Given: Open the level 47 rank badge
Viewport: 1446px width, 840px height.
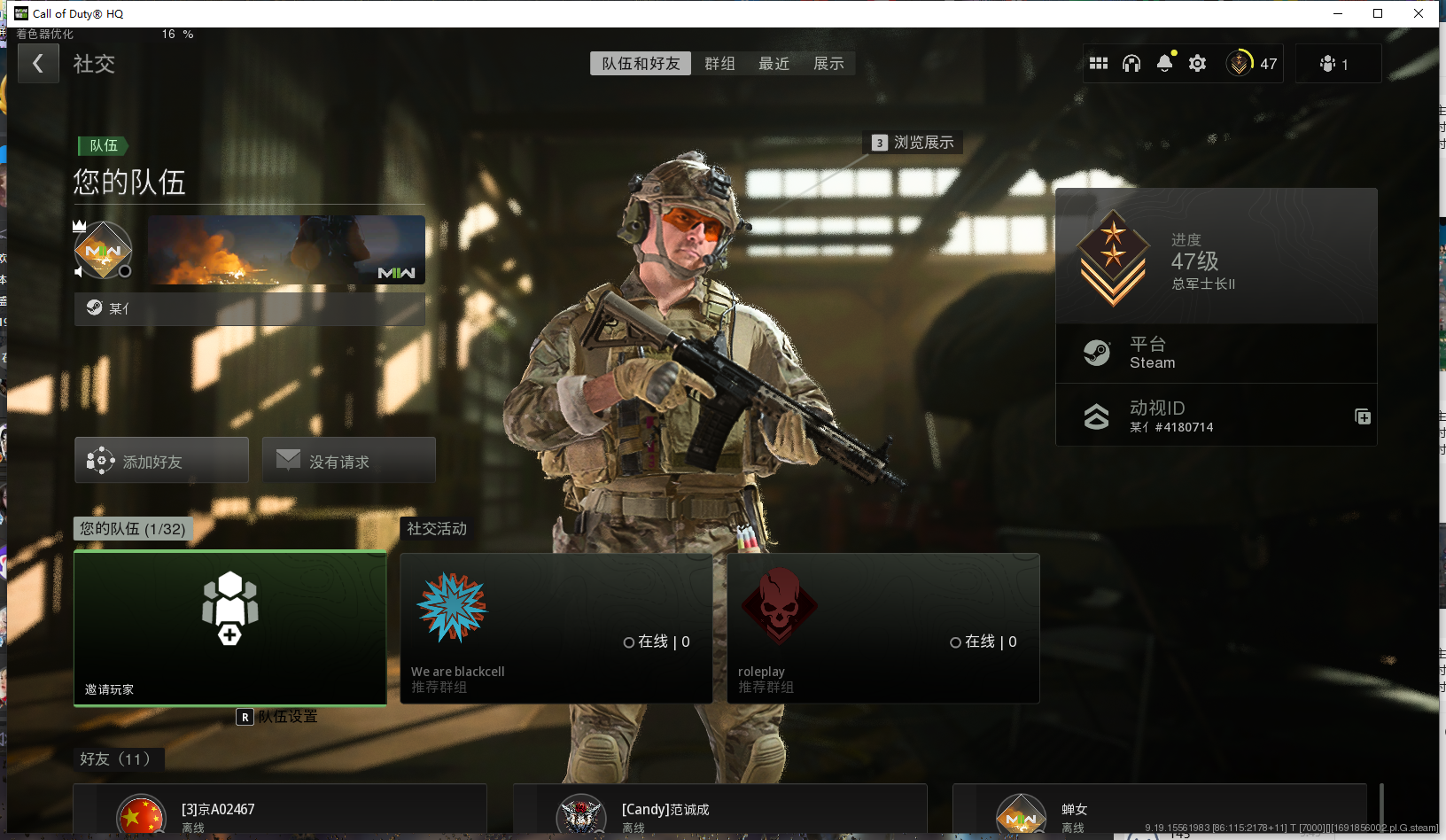Looking at the screenshot, I should click(x=1251, y=64).
